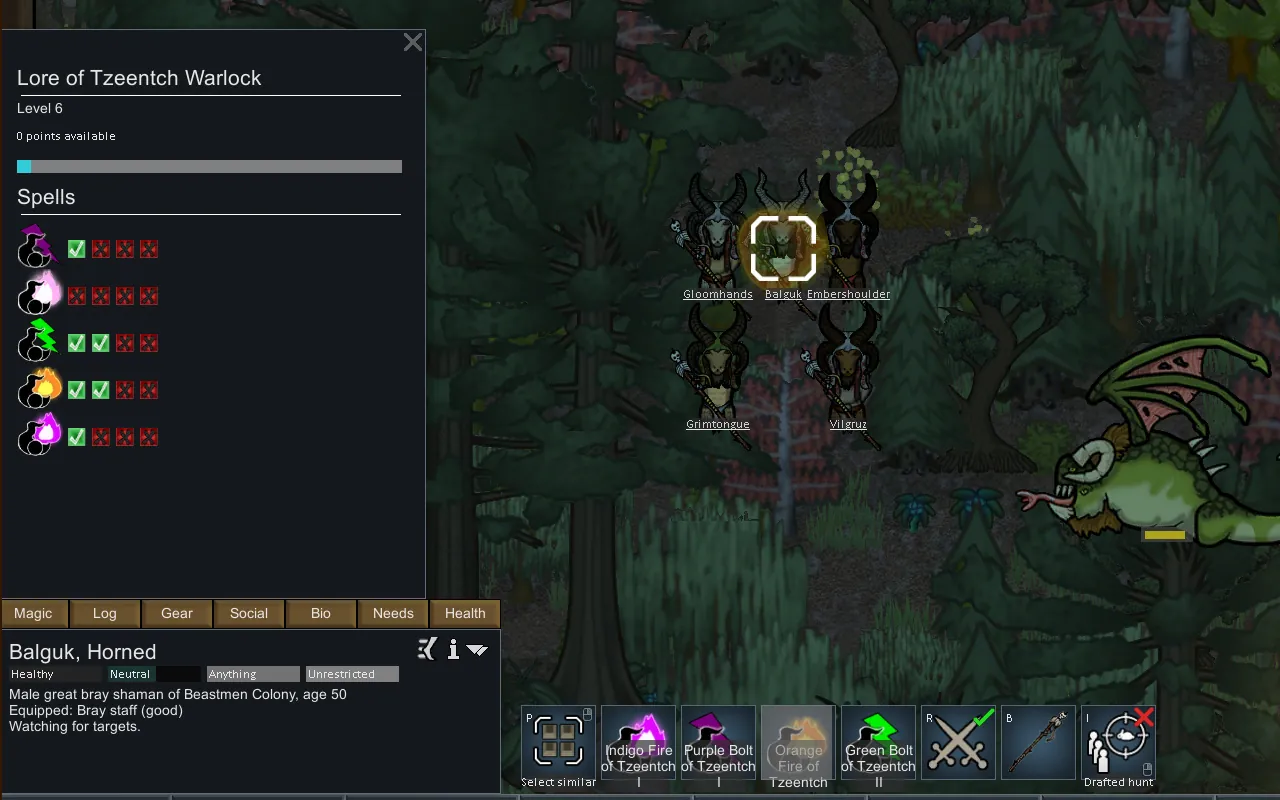Open the info button for Balguk

point(453,650)
